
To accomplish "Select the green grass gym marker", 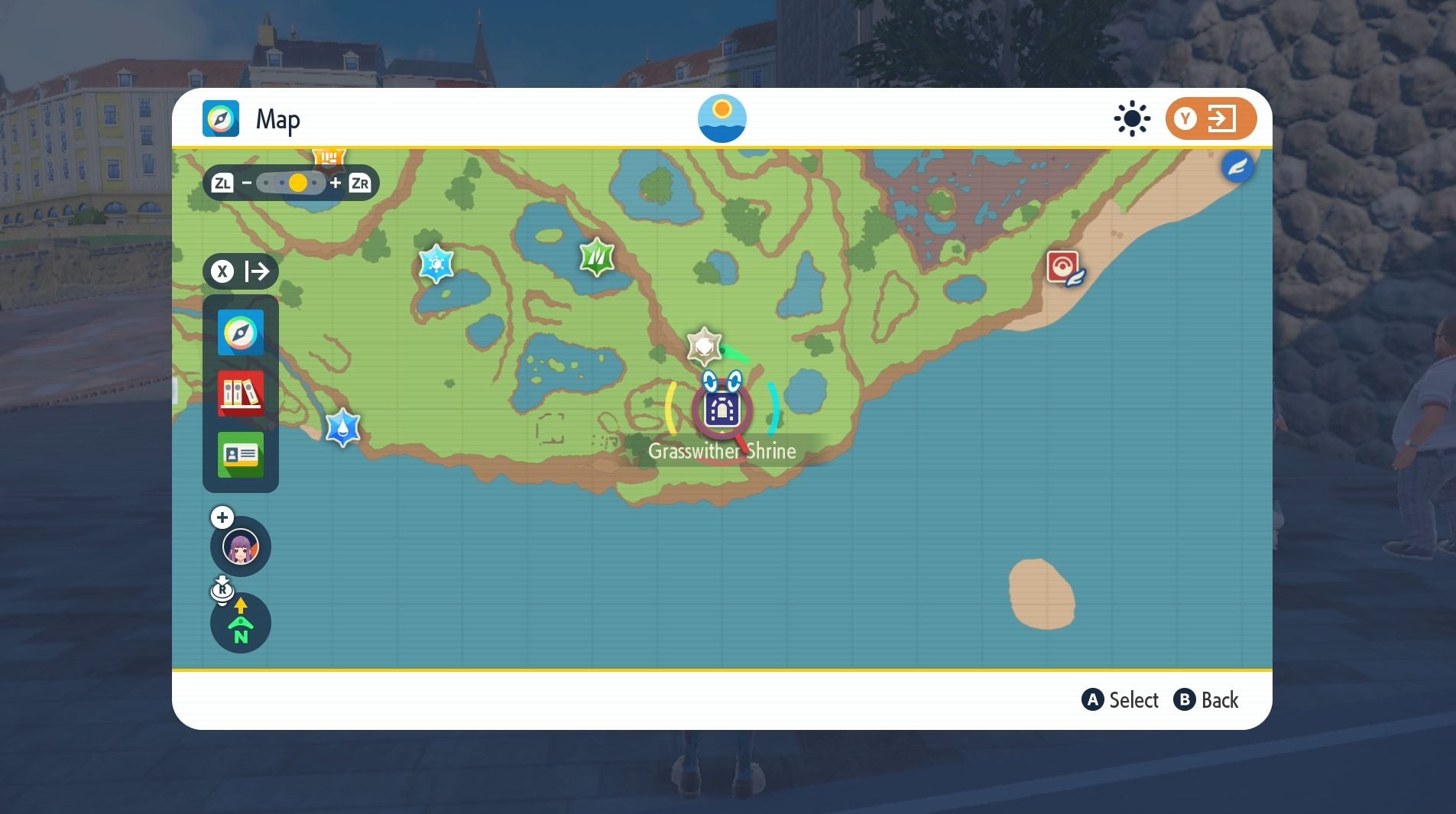I will (x=597, y=258).
